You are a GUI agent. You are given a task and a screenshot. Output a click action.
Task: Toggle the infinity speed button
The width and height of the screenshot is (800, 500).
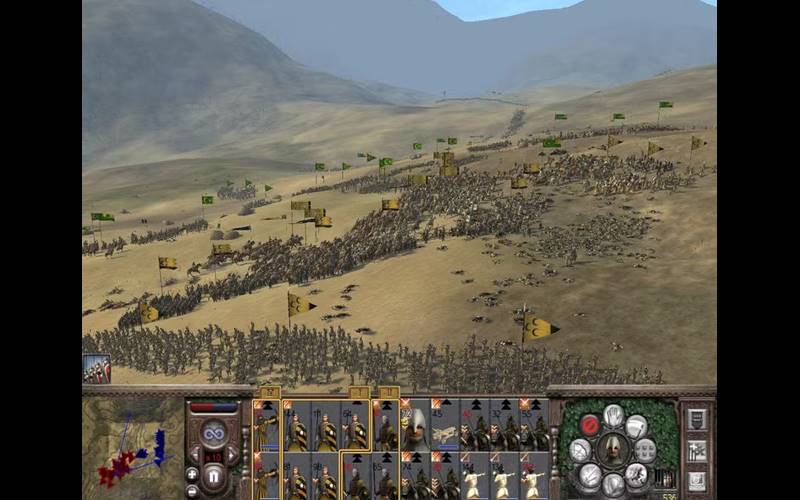[x=214, y=433]
